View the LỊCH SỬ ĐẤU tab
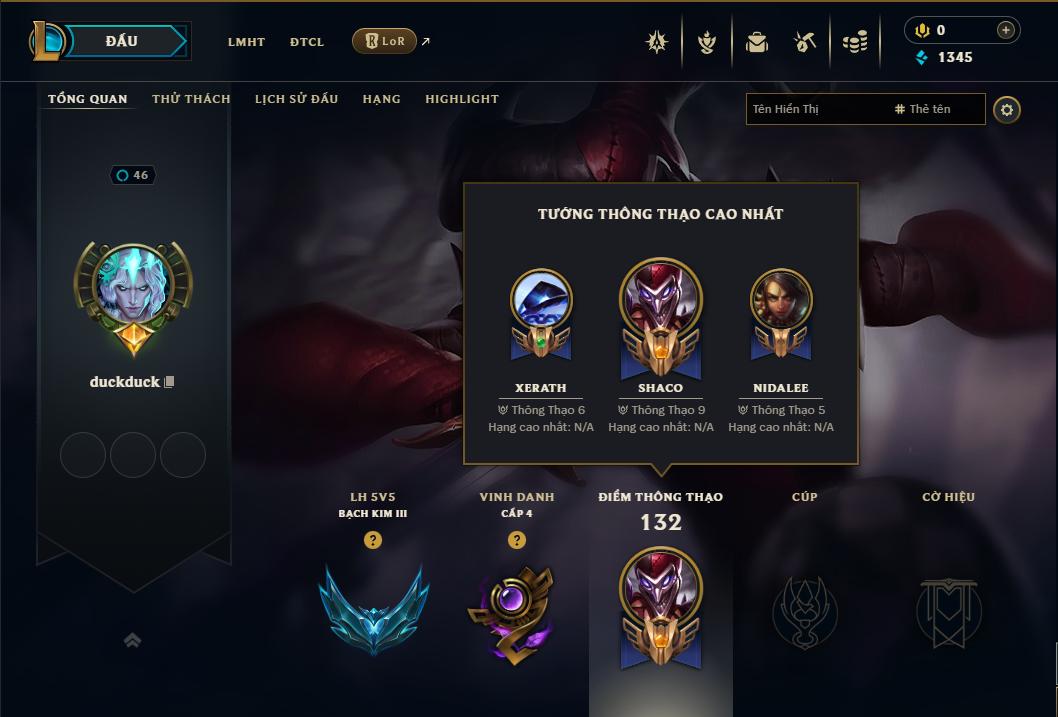The width and height of the screenshot is (1058, 717). point(296,99)
